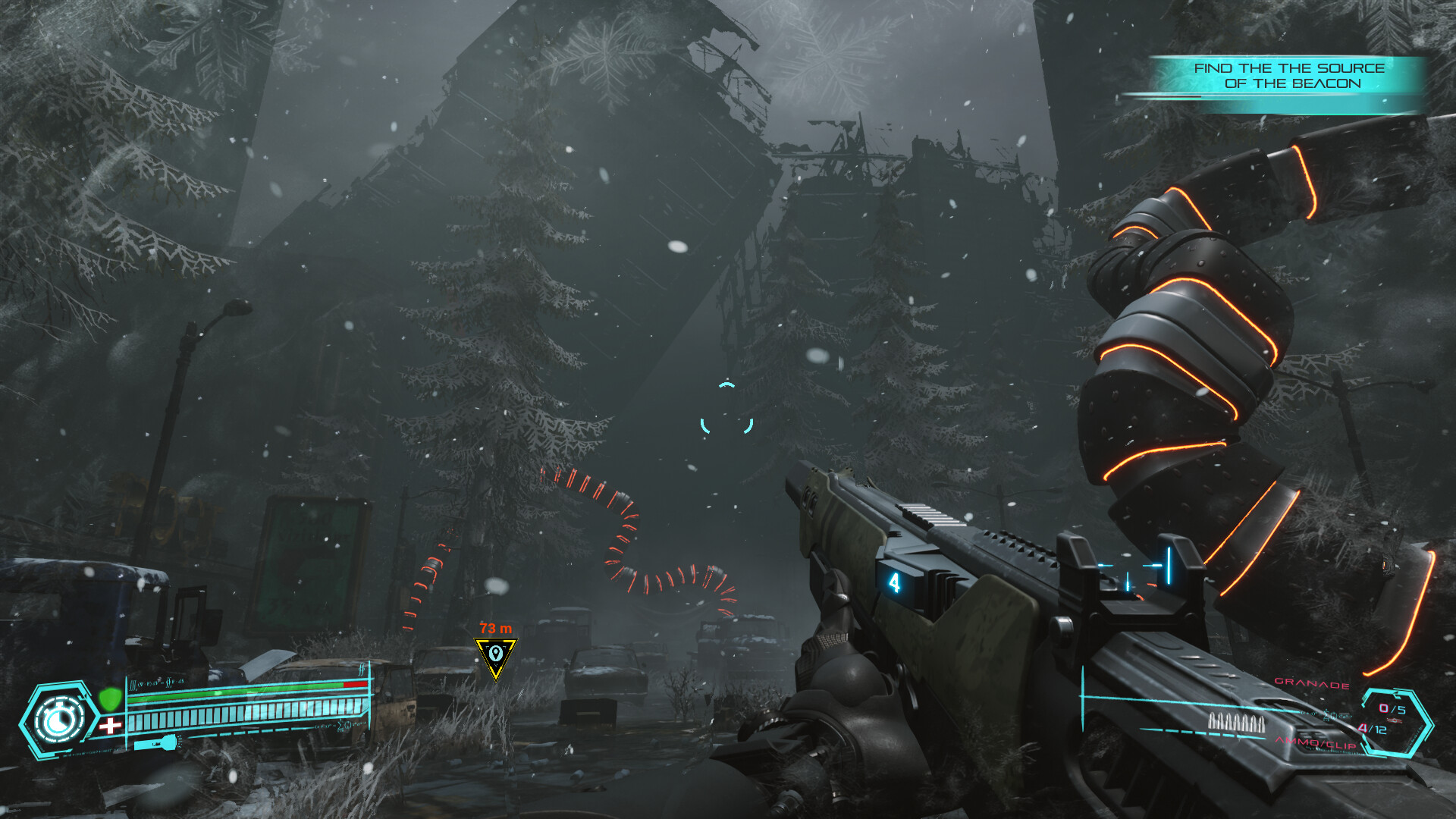Screen dimensions: 1456x819
Task: Click the 4/12 ammo count
Action: [1372, 730]
